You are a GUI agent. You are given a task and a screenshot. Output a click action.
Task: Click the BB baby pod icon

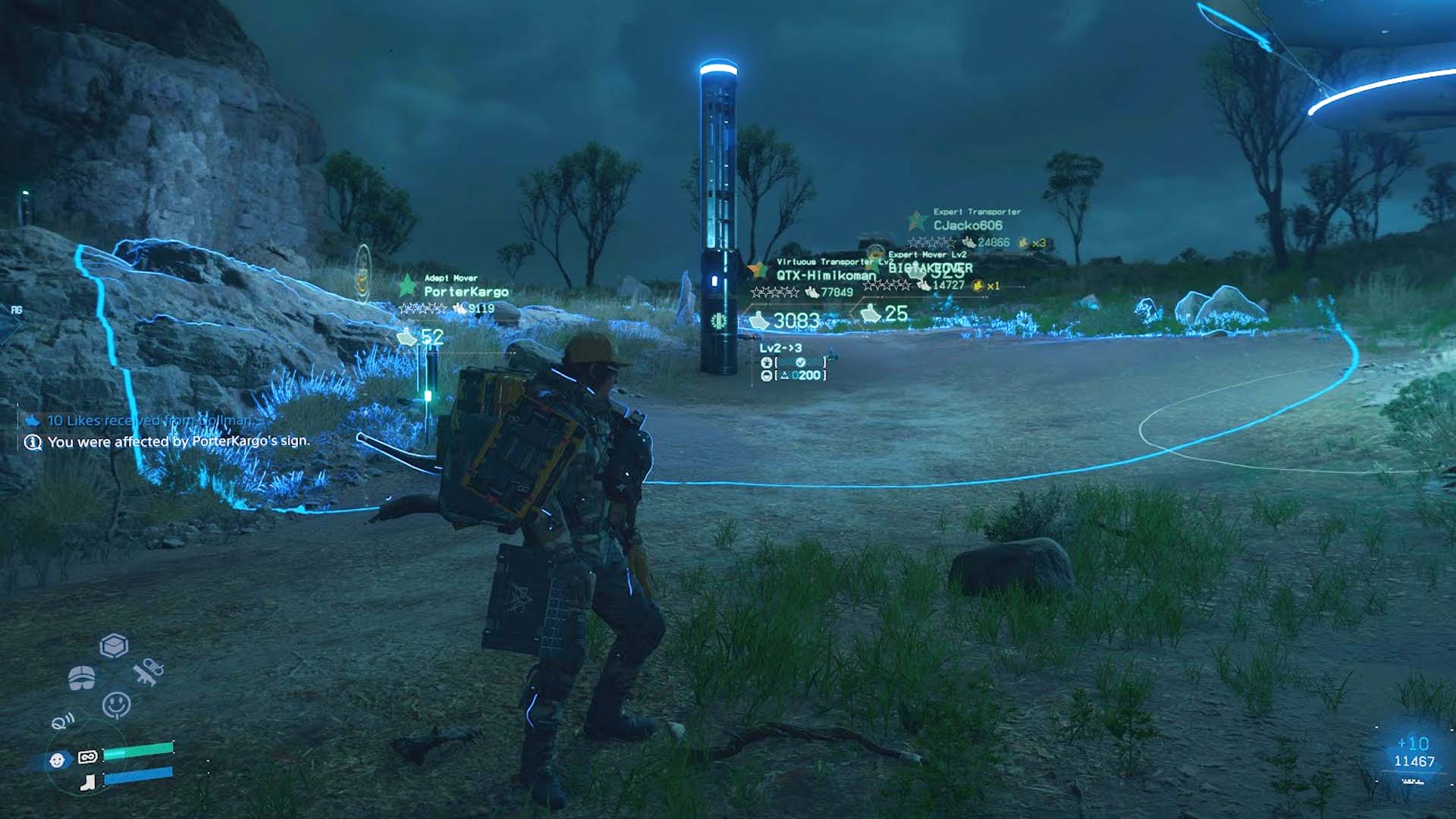point(57,759)
